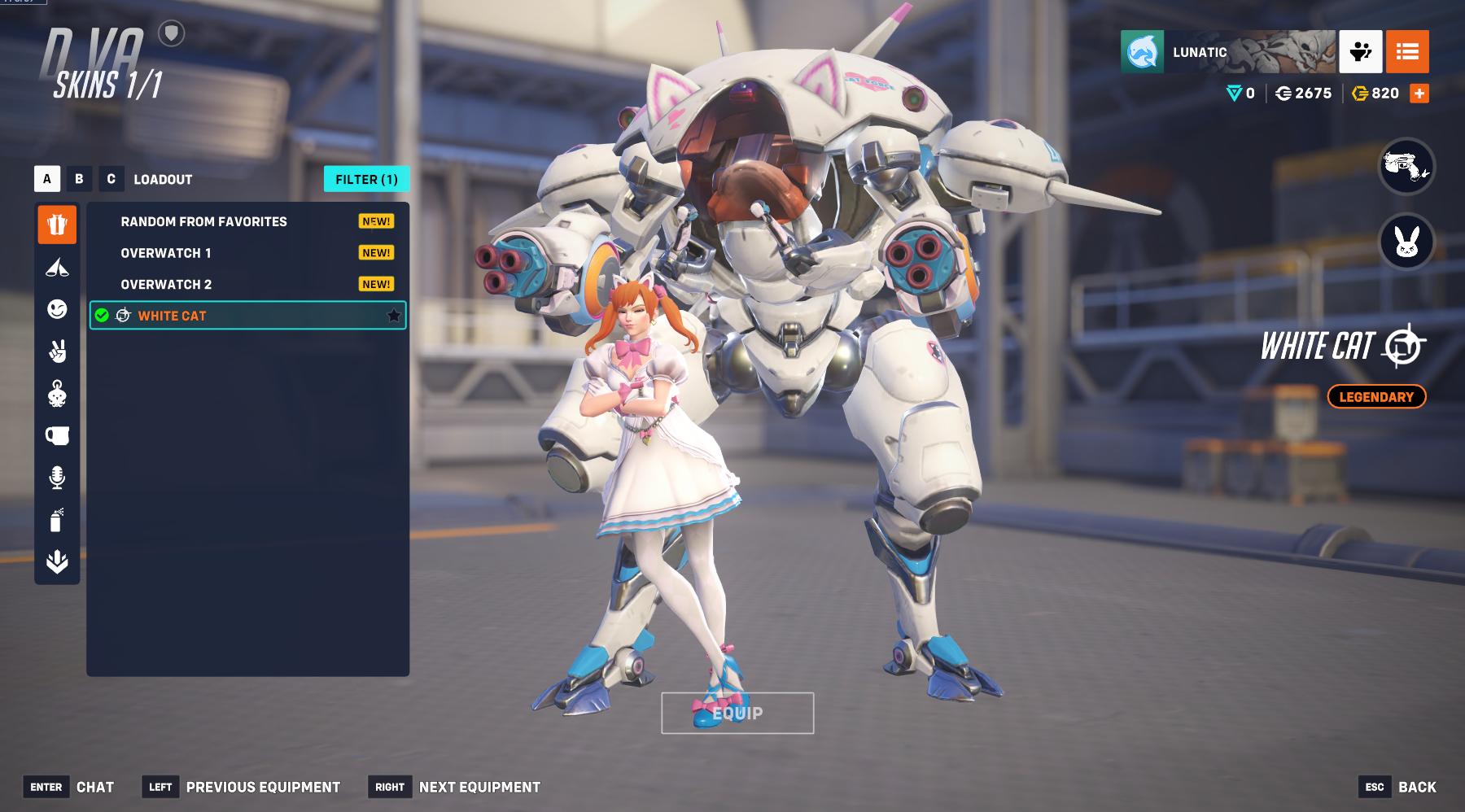This screenshot has height=812, width=1465.
Task: Preview the weapon using the gun icon
Action: tap(1406, 167)
